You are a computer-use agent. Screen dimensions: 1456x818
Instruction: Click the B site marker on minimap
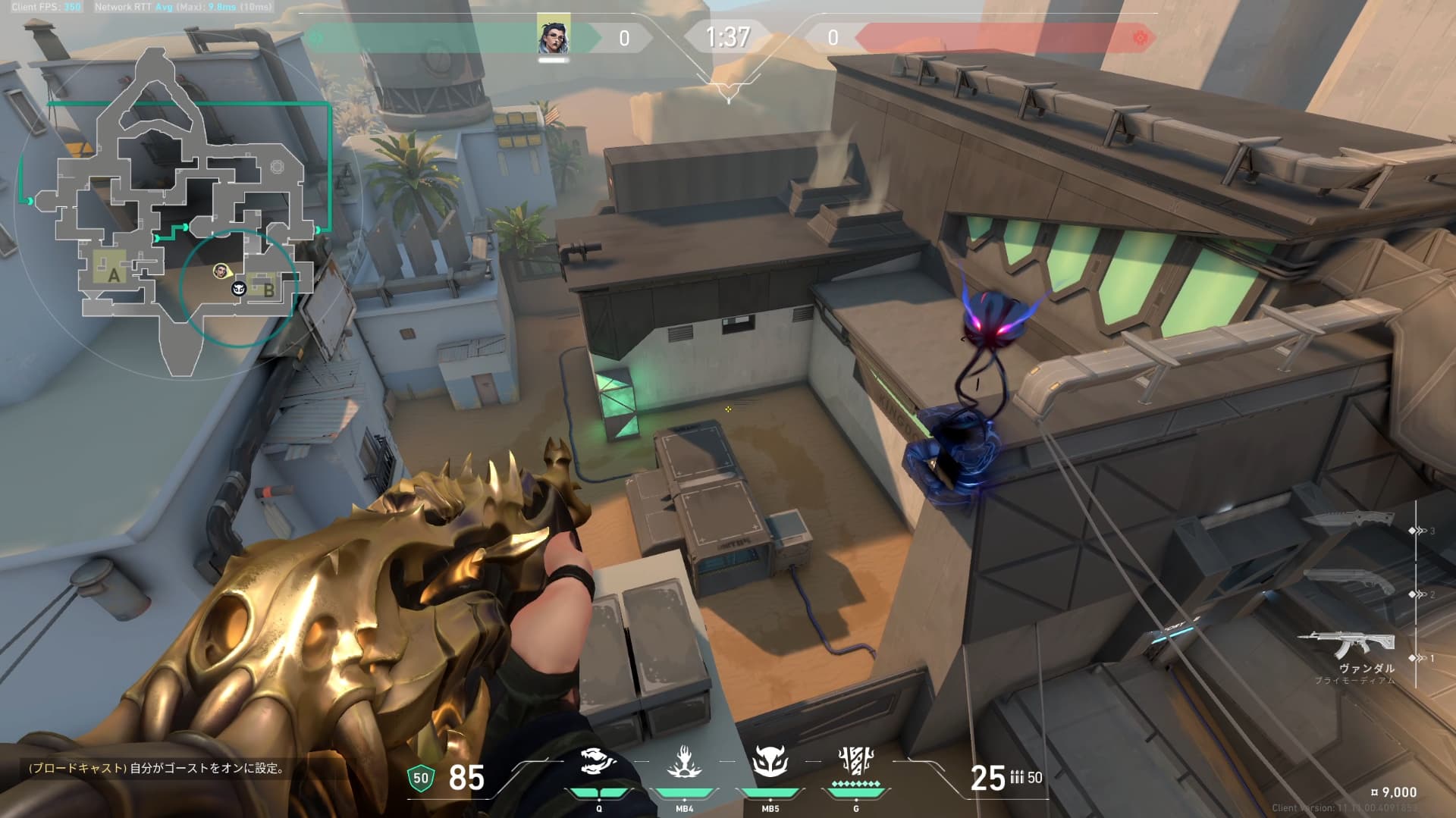(268, 289)
